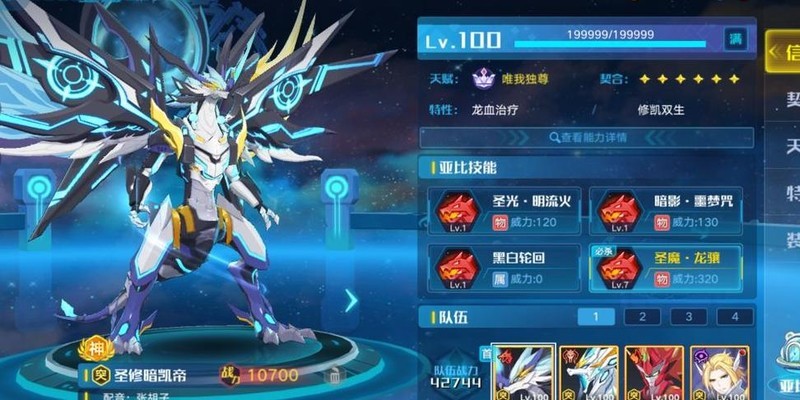
Task: Switch to team tab 4
Action: (x=735, y=317)
